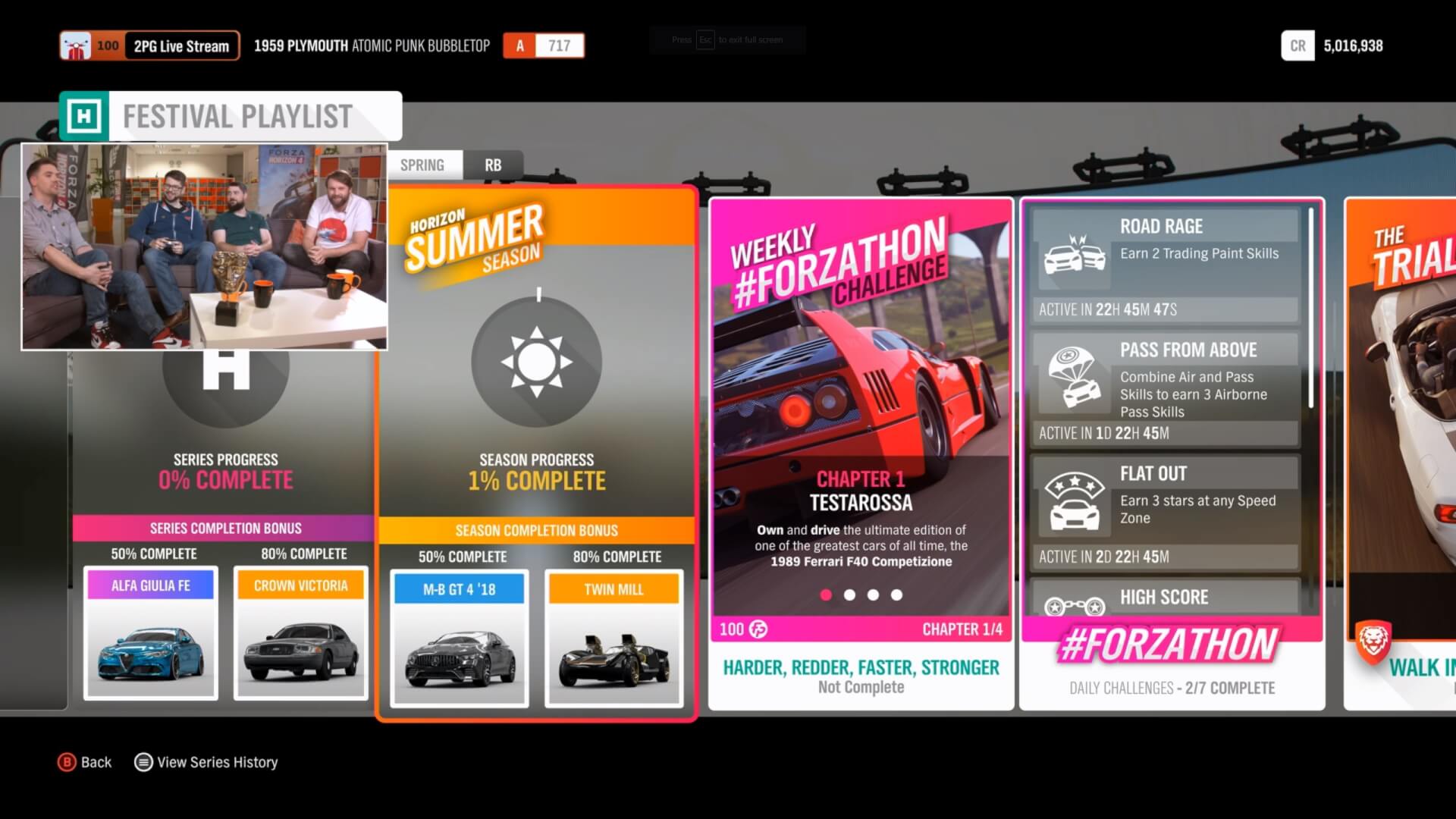Screen dimensions: 1456x819
Task: Select the second Forzathon chapter dot
Action: (x=849, y=595)
